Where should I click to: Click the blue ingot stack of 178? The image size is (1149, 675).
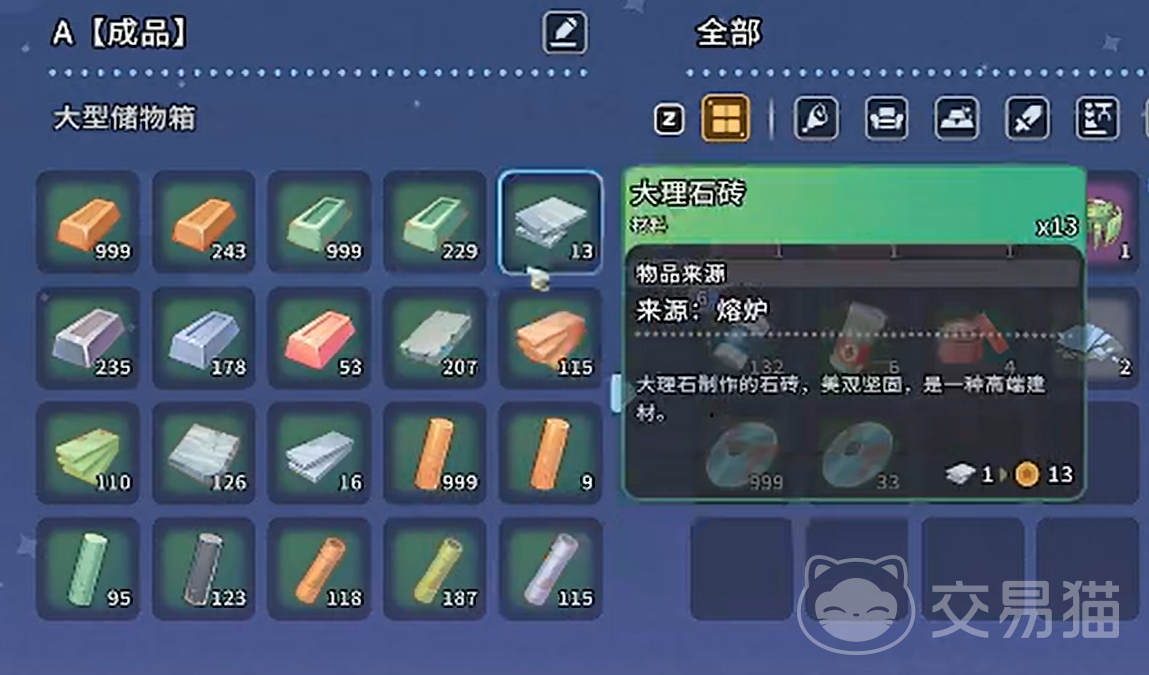point(204,338)
